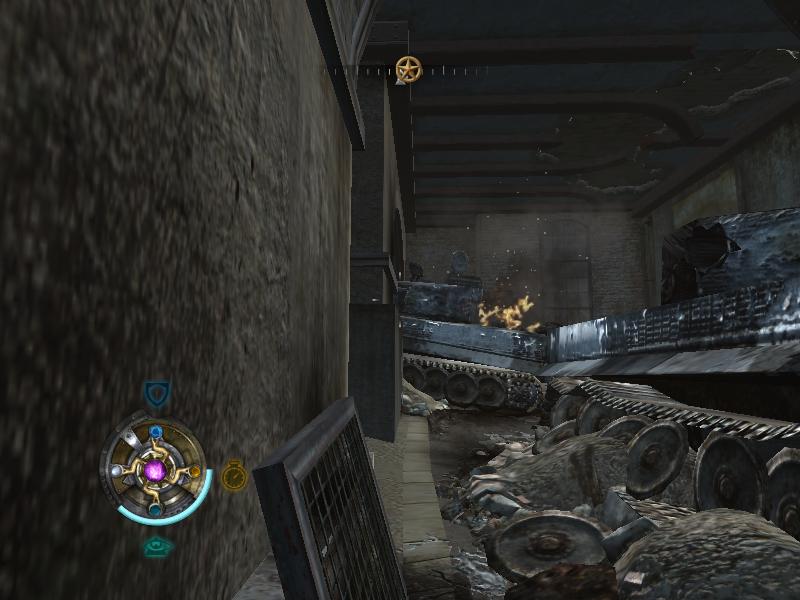The height and width of the screenshot is (600, 800).
Task: Activate the blue shield power icon
Action: pyautogui.click(x=156, y=393)
